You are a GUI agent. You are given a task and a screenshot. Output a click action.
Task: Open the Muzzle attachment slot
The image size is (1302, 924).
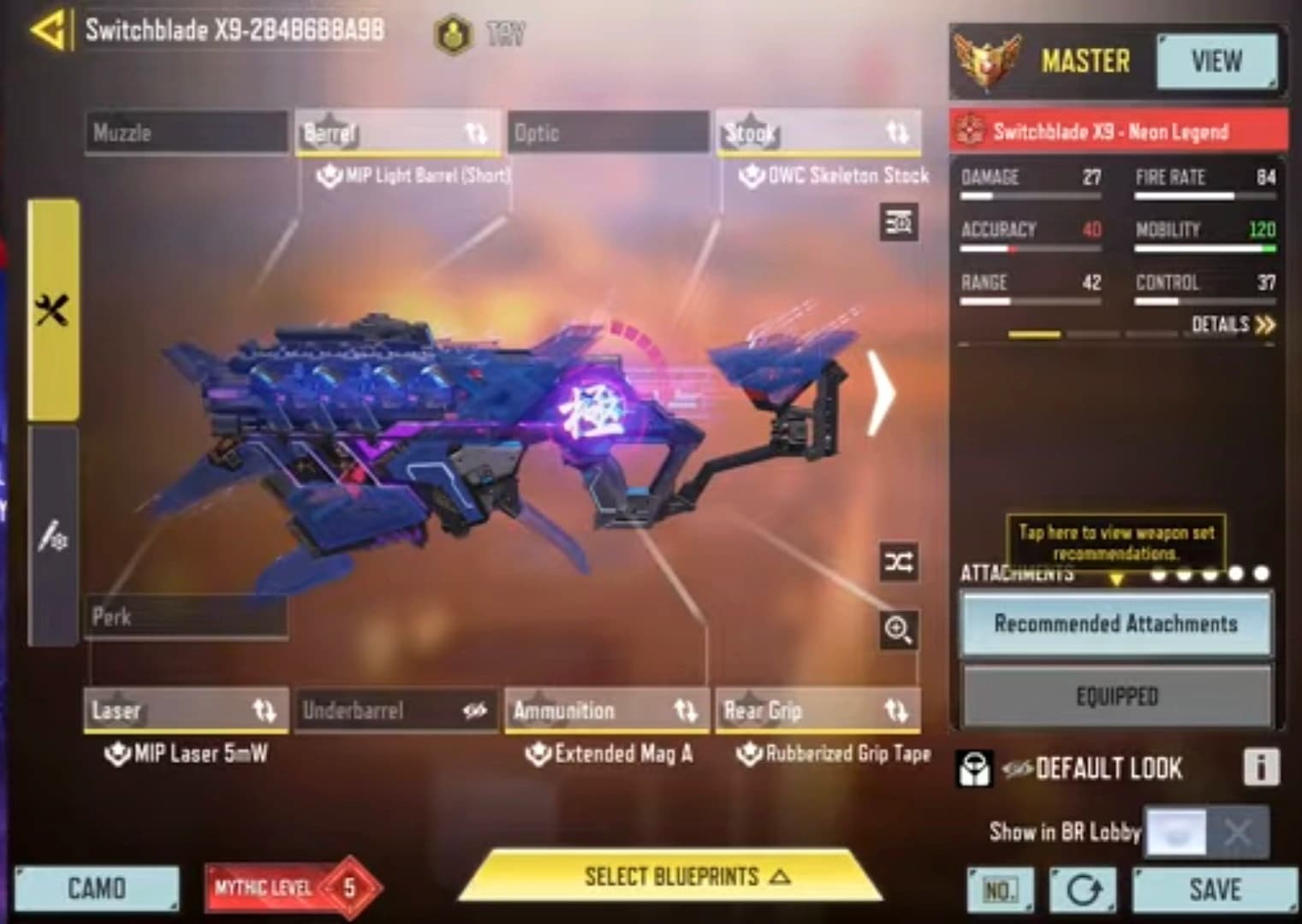[186, 133]
